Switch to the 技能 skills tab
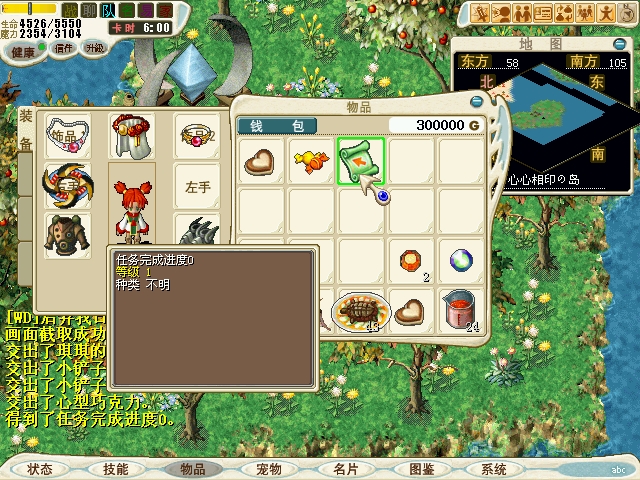 pyautogui.click(x=115, y=468)
